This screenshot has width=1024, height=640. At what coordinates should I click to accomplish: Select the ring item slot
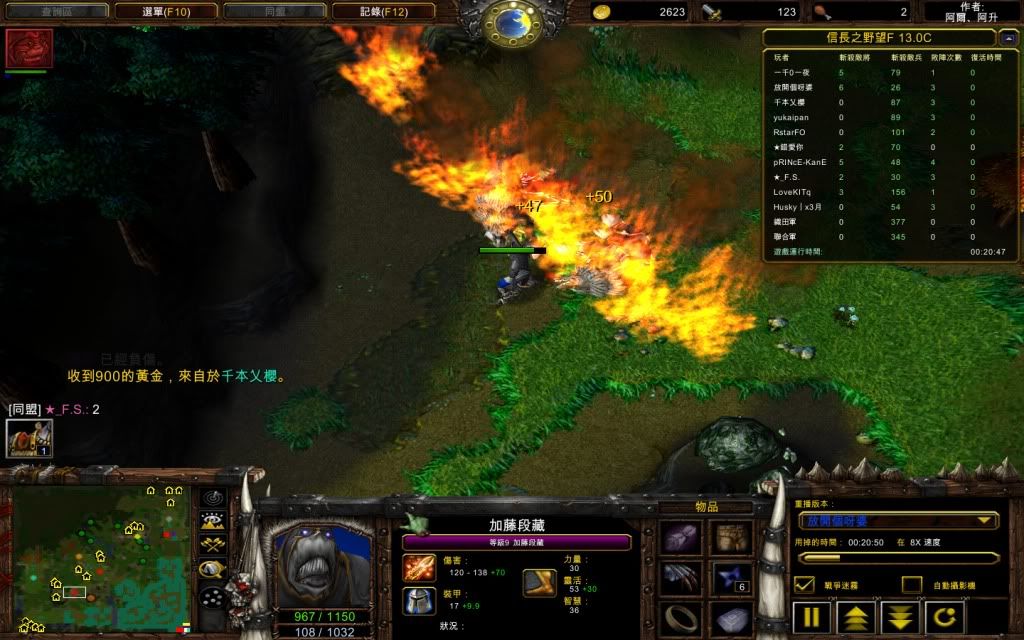click(x=680, y=617)
